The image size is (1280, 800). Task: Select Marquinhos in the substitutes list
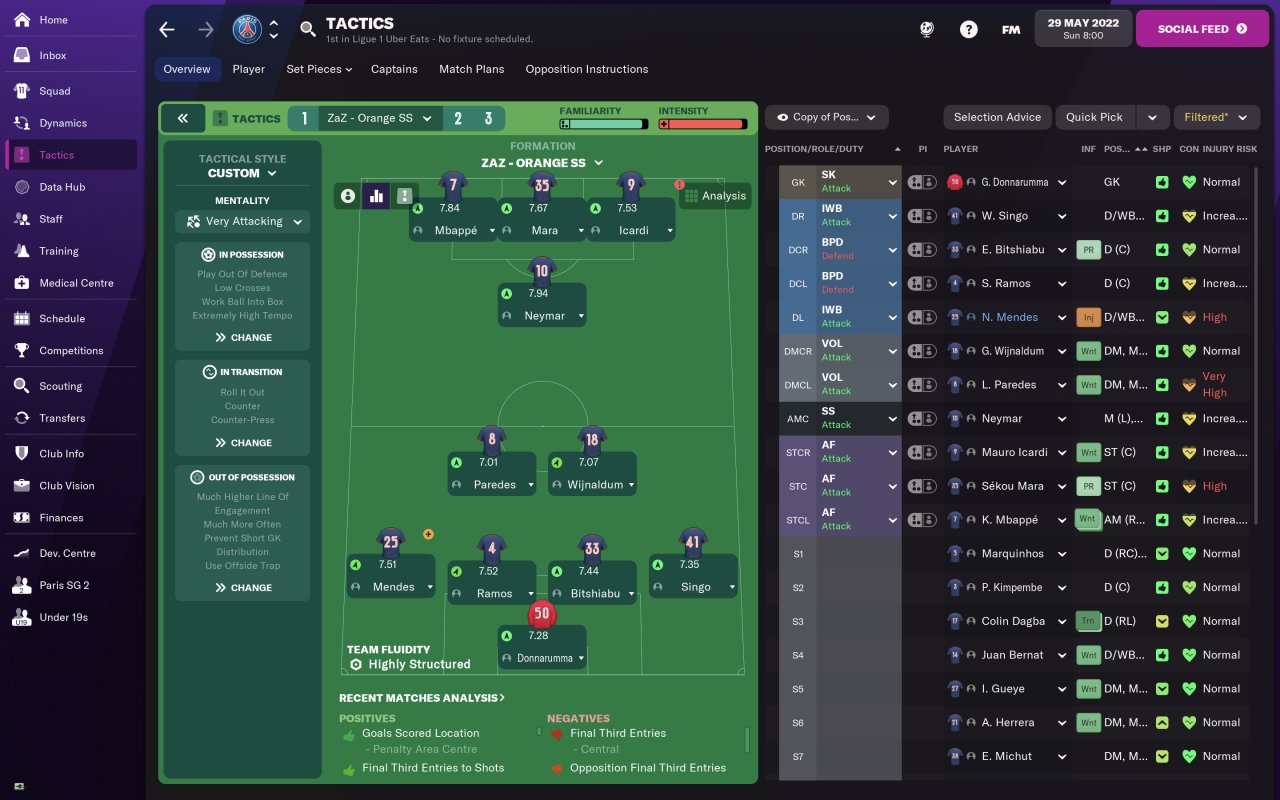tap(1013, 554)
